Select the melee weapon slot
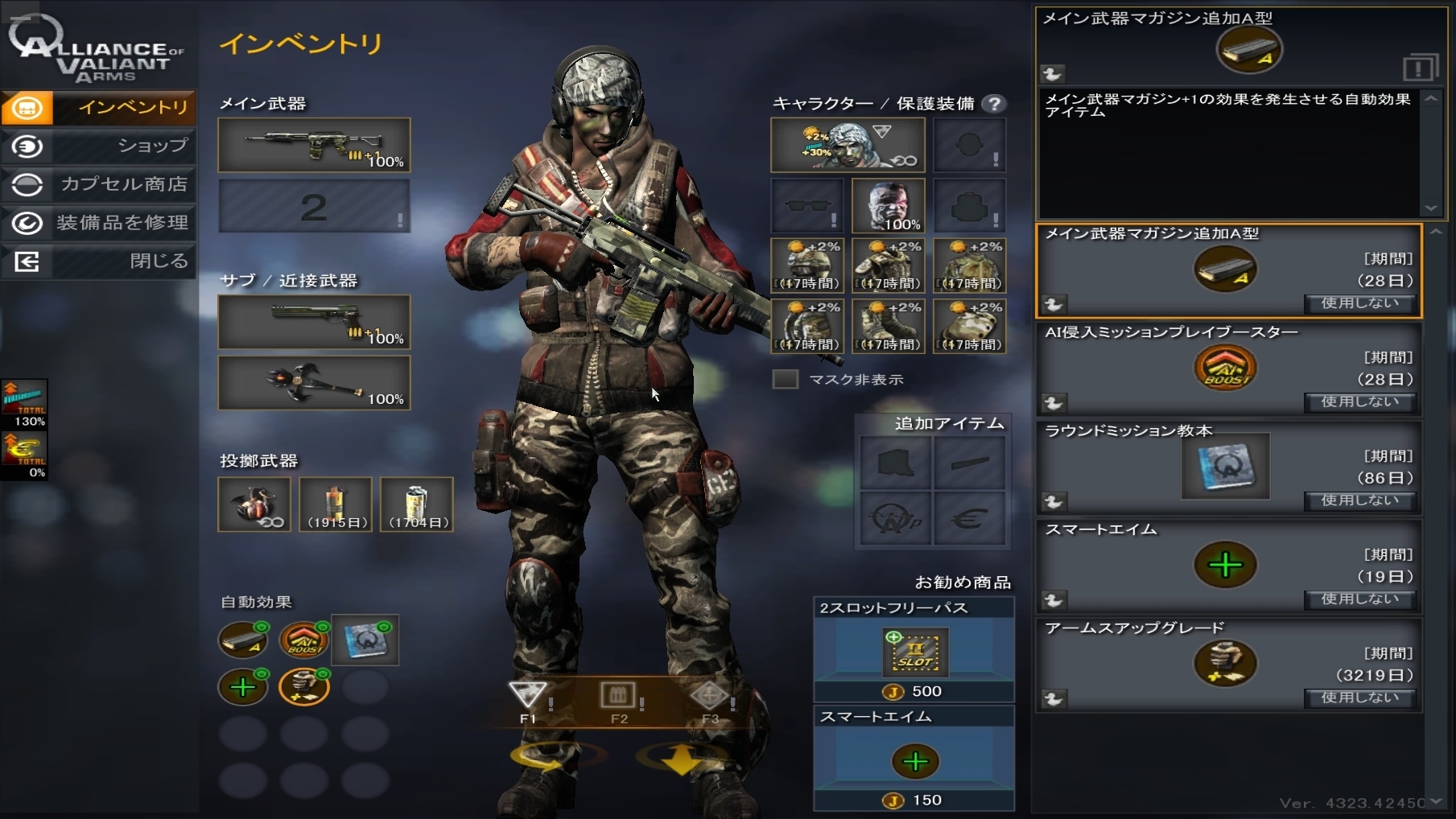Viewport: 1456px width, 819px height. click(x=314, y=383)
